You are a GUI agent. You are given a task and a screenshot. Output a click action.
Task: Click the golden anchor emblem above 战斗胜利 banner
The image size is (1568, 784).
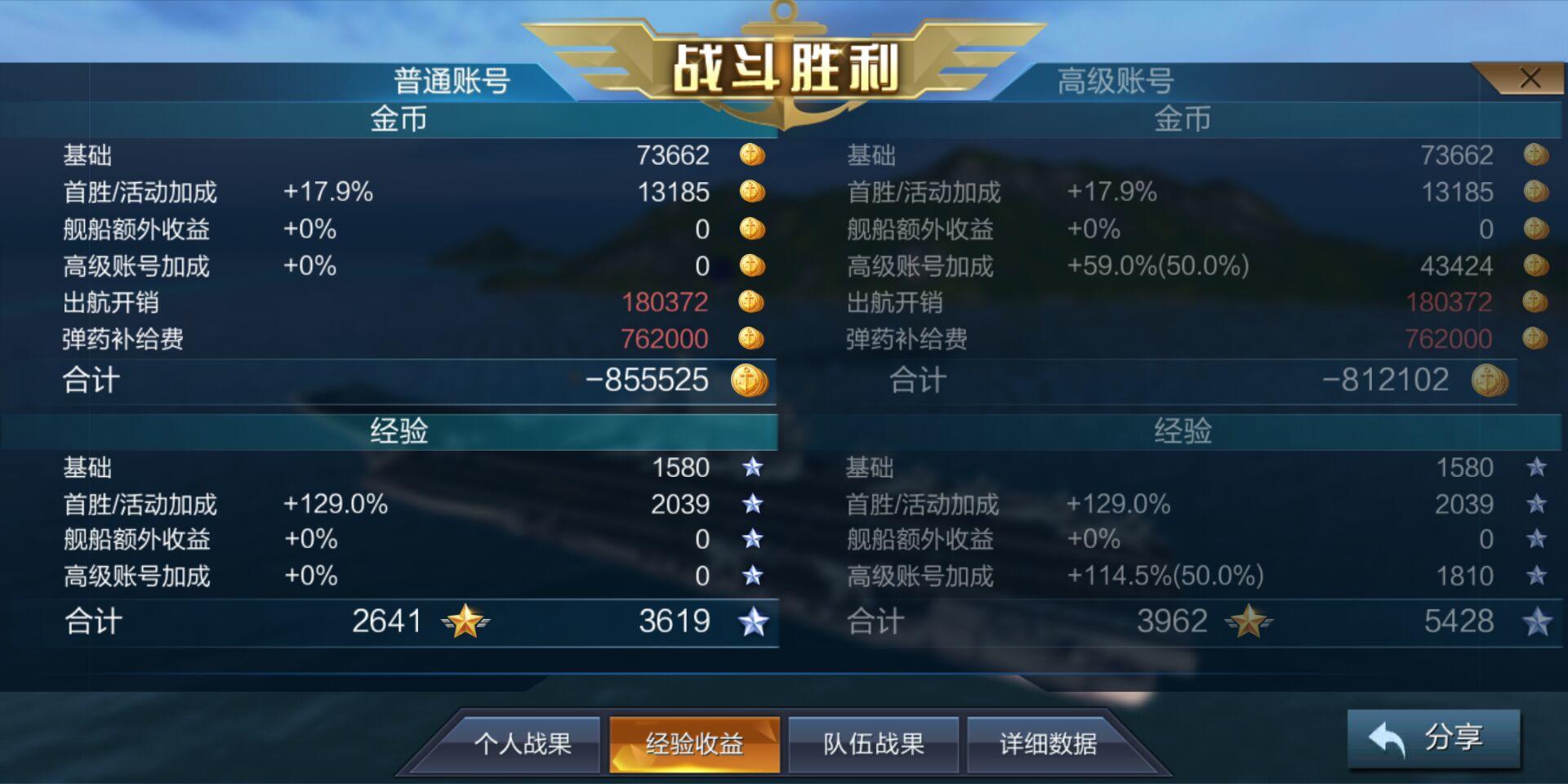[x=782, y=20]
